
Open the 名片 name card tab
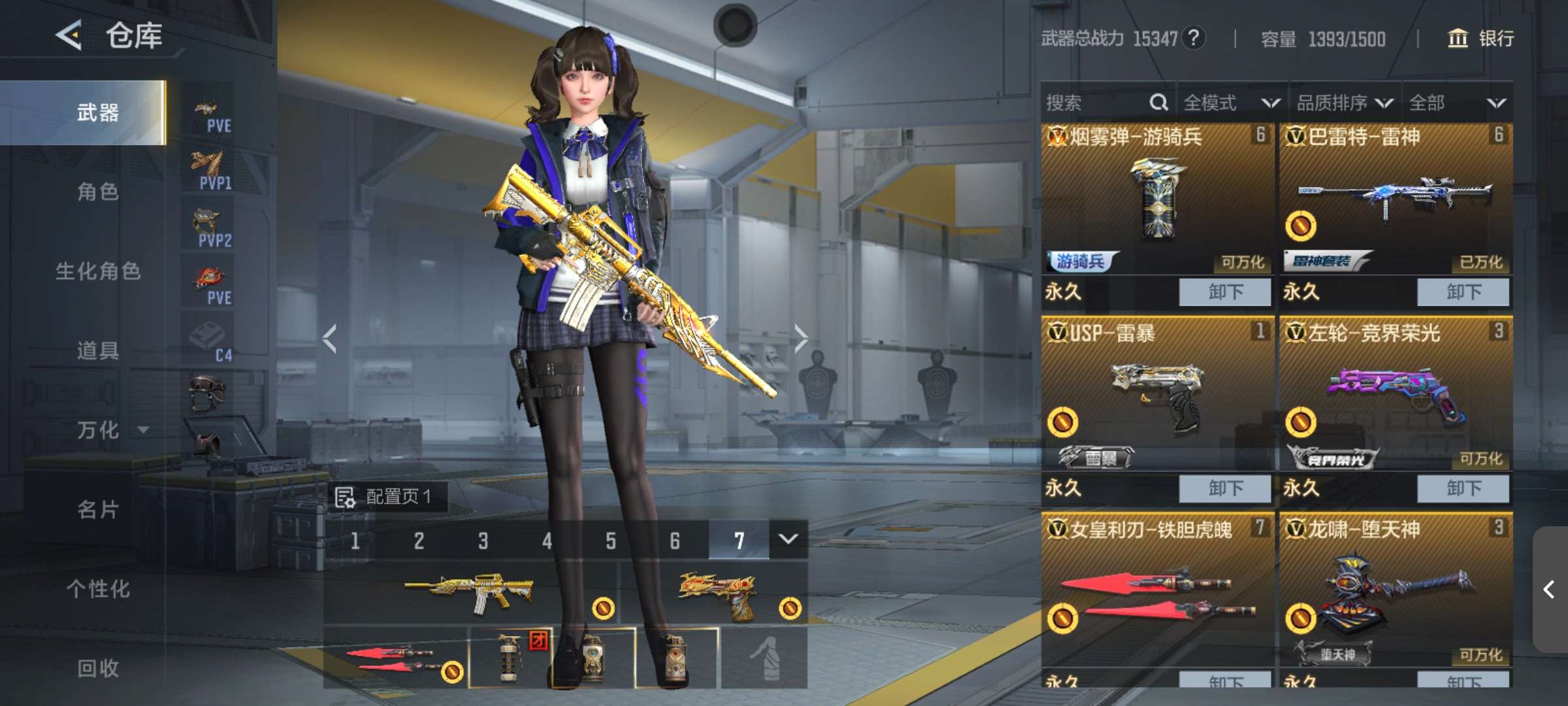(x=98, y=509)
